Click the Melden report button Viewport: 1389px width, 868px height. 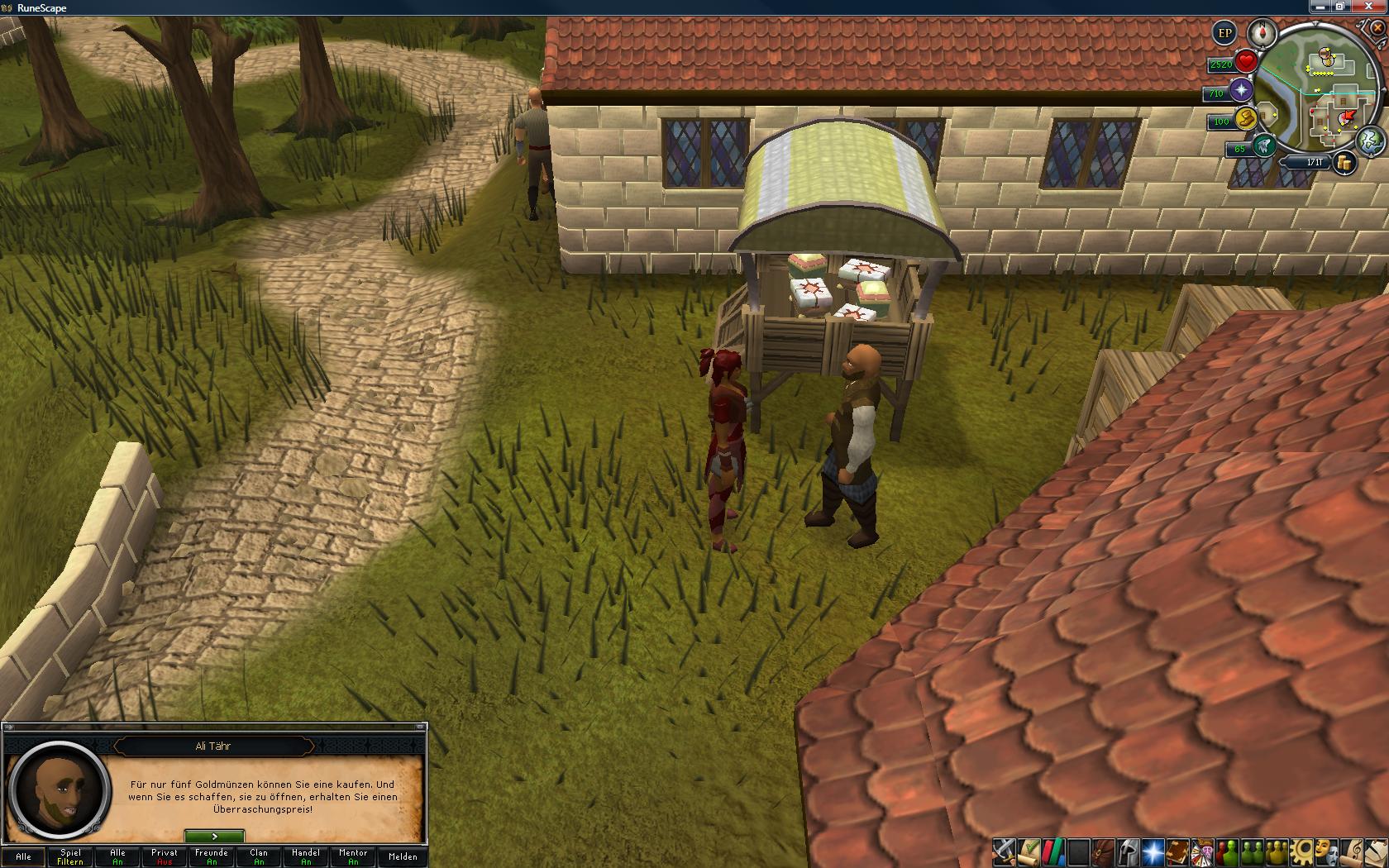(x=403, y=856)
